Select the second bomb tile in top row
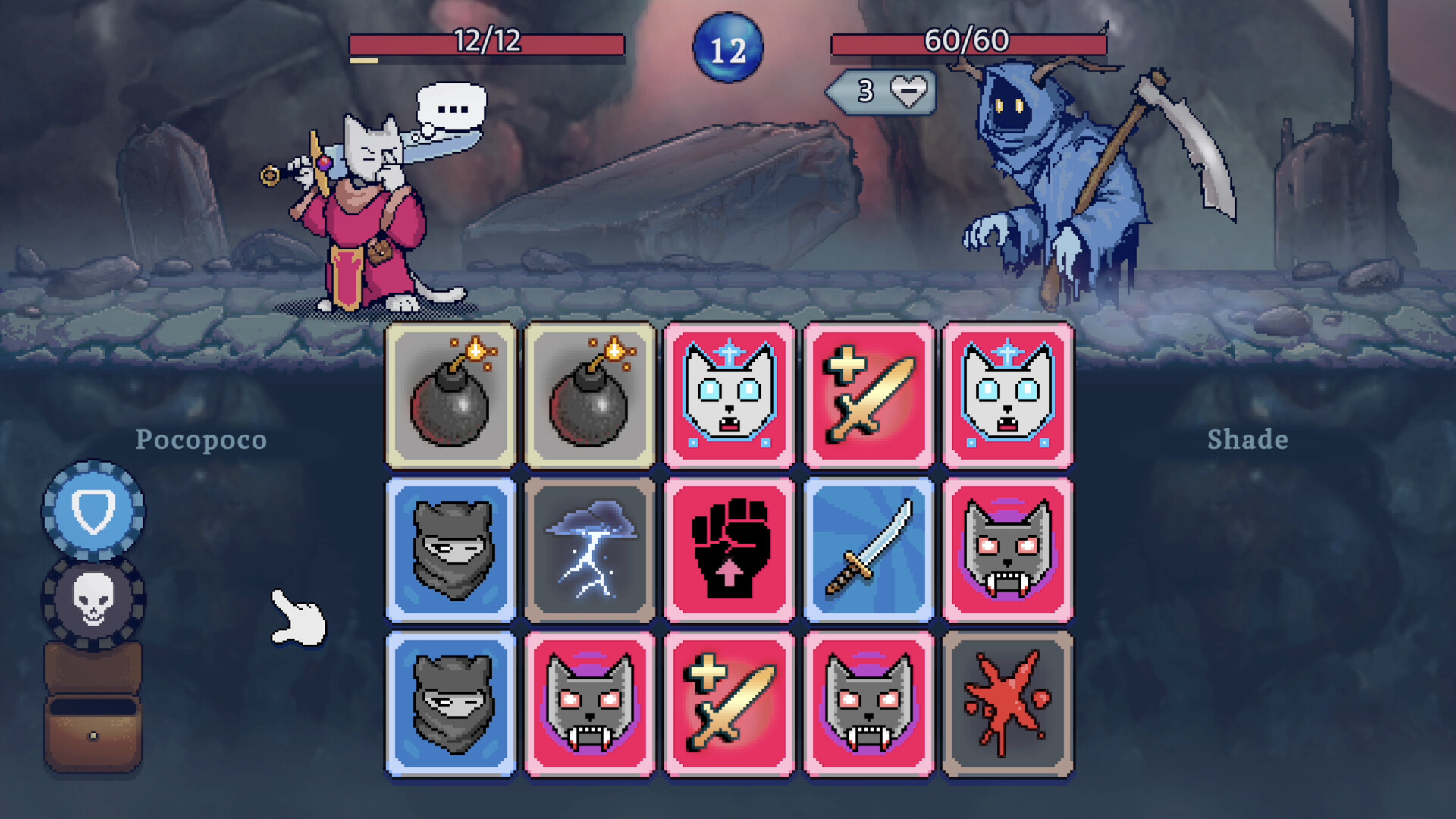Viewport: 1456px width, 819px height. point(590,395)
